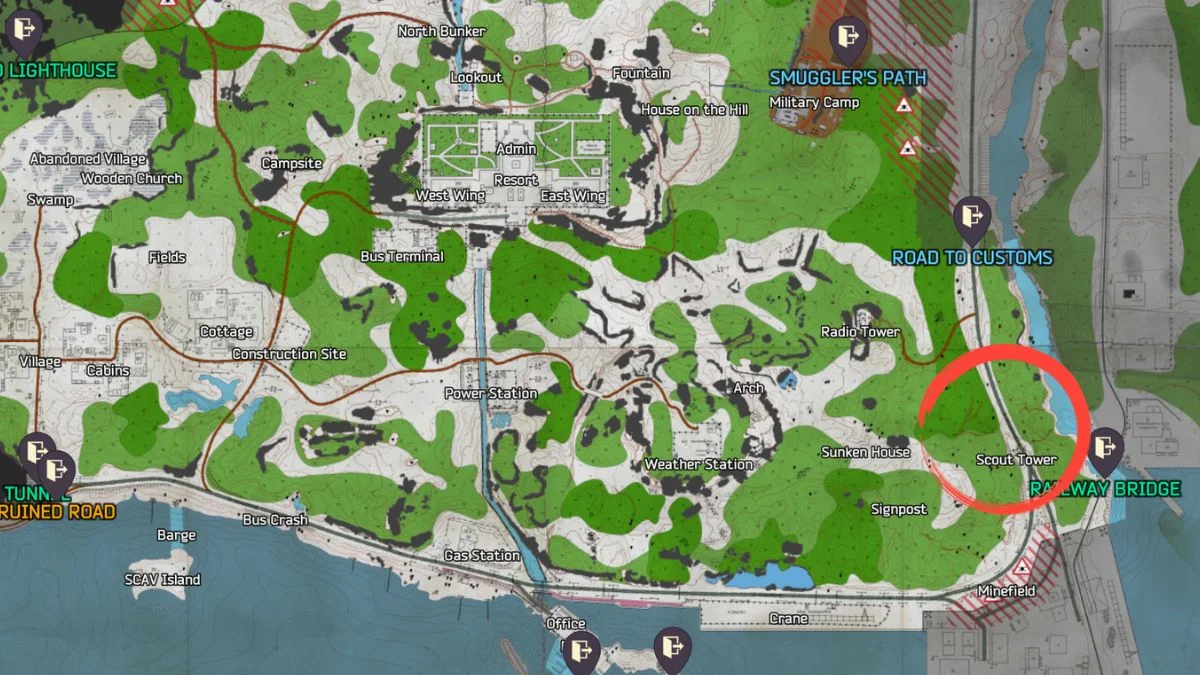Viewport: 1200px width, 675px height.
Task: Select the Lighthouse extraction marker
Action: 21,31
